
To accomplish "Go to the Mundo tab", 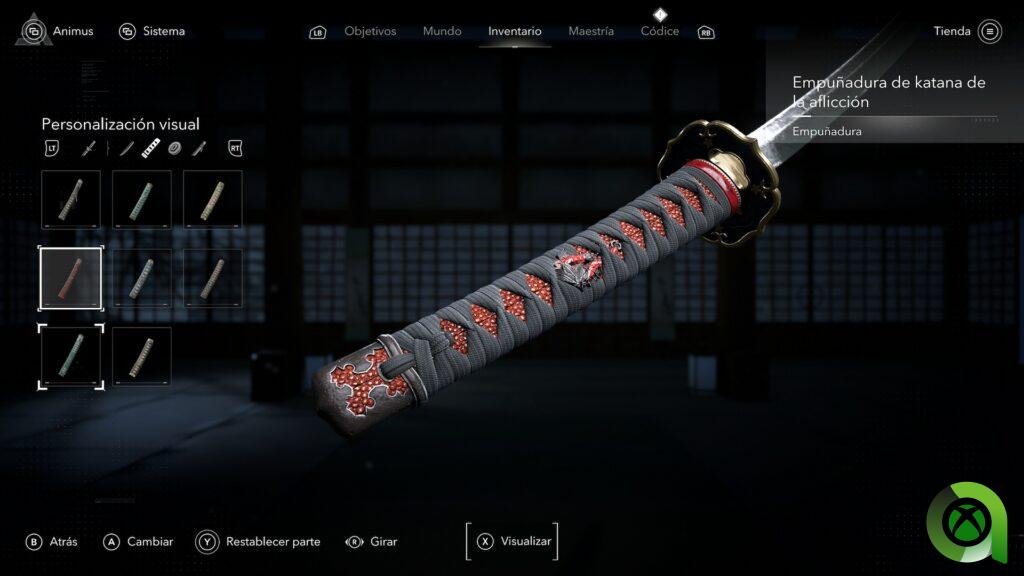I will [442, 31].
